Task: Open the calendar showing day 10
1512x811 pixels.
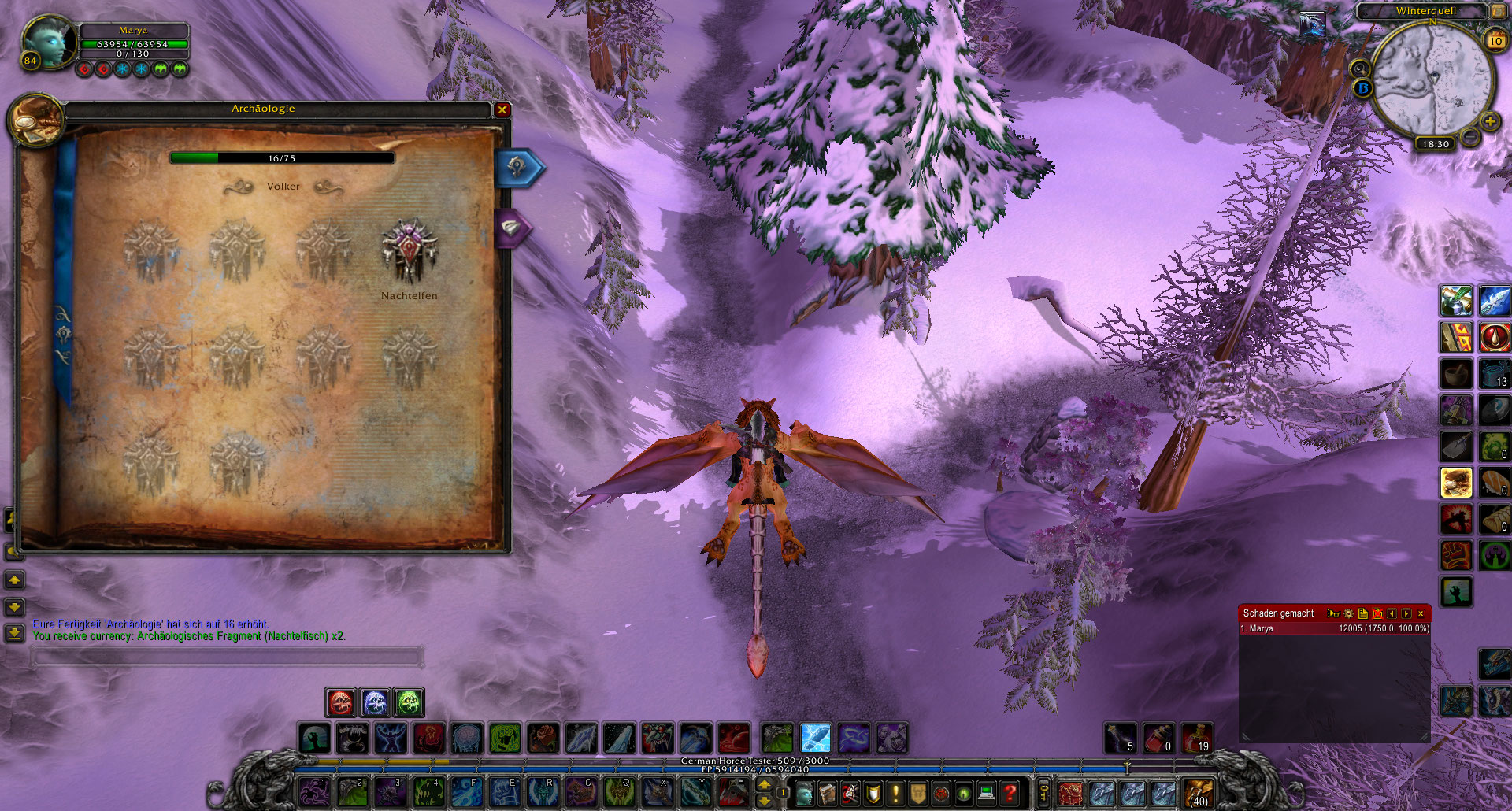Action: click(x=1495, y=40)
